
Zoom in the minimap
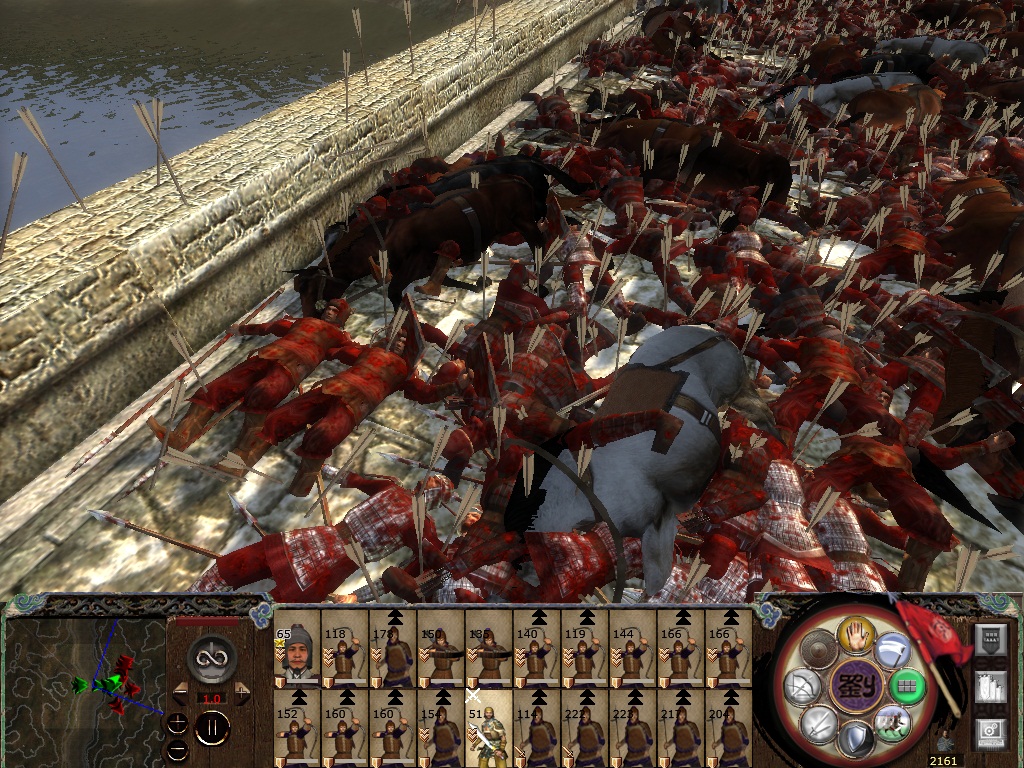coord(177,724)
